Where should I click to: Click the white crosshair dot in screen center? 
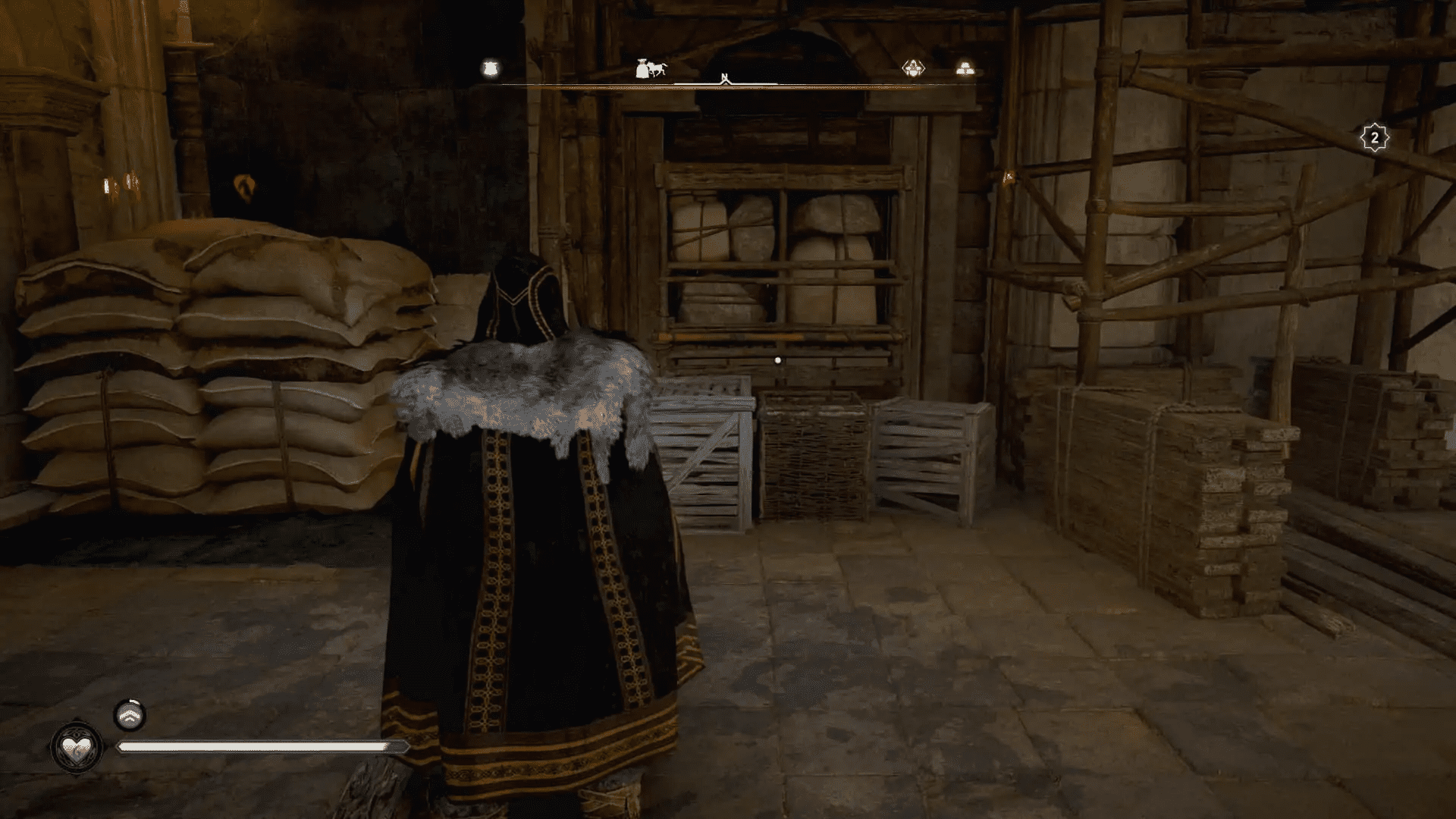coord(776,360)
